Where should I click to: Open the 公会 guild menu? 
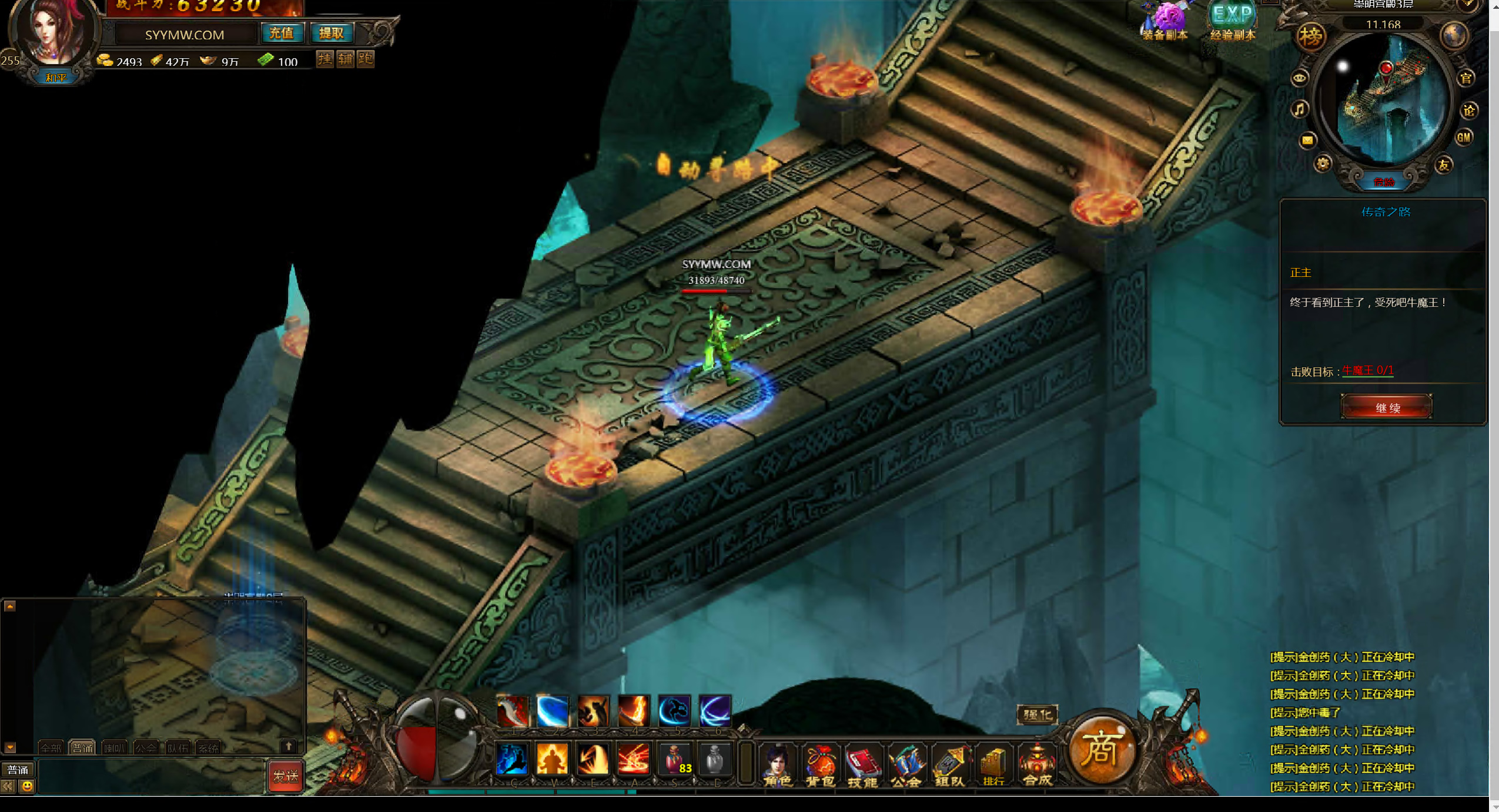[x=906, y=765]
